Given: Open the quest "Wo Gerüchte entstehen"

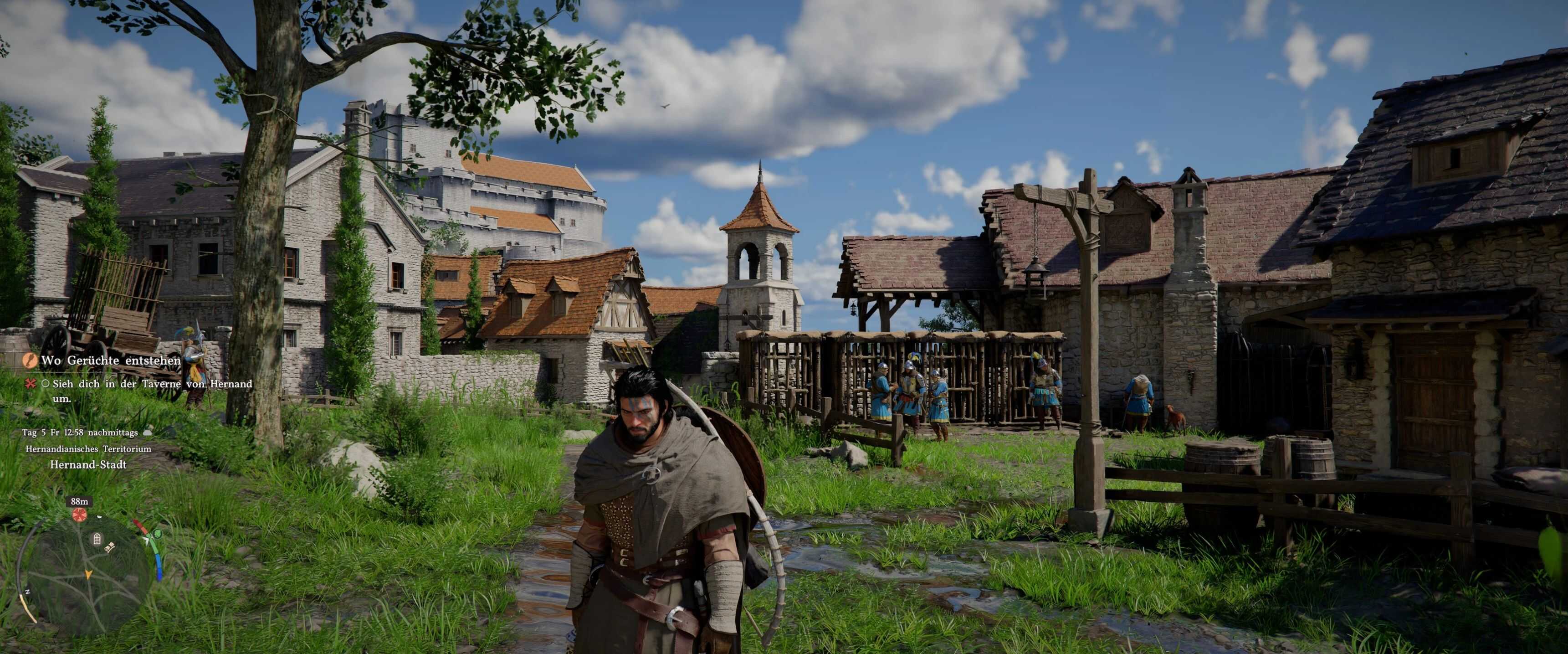Looking at the screenshot, I should [111, 360].
